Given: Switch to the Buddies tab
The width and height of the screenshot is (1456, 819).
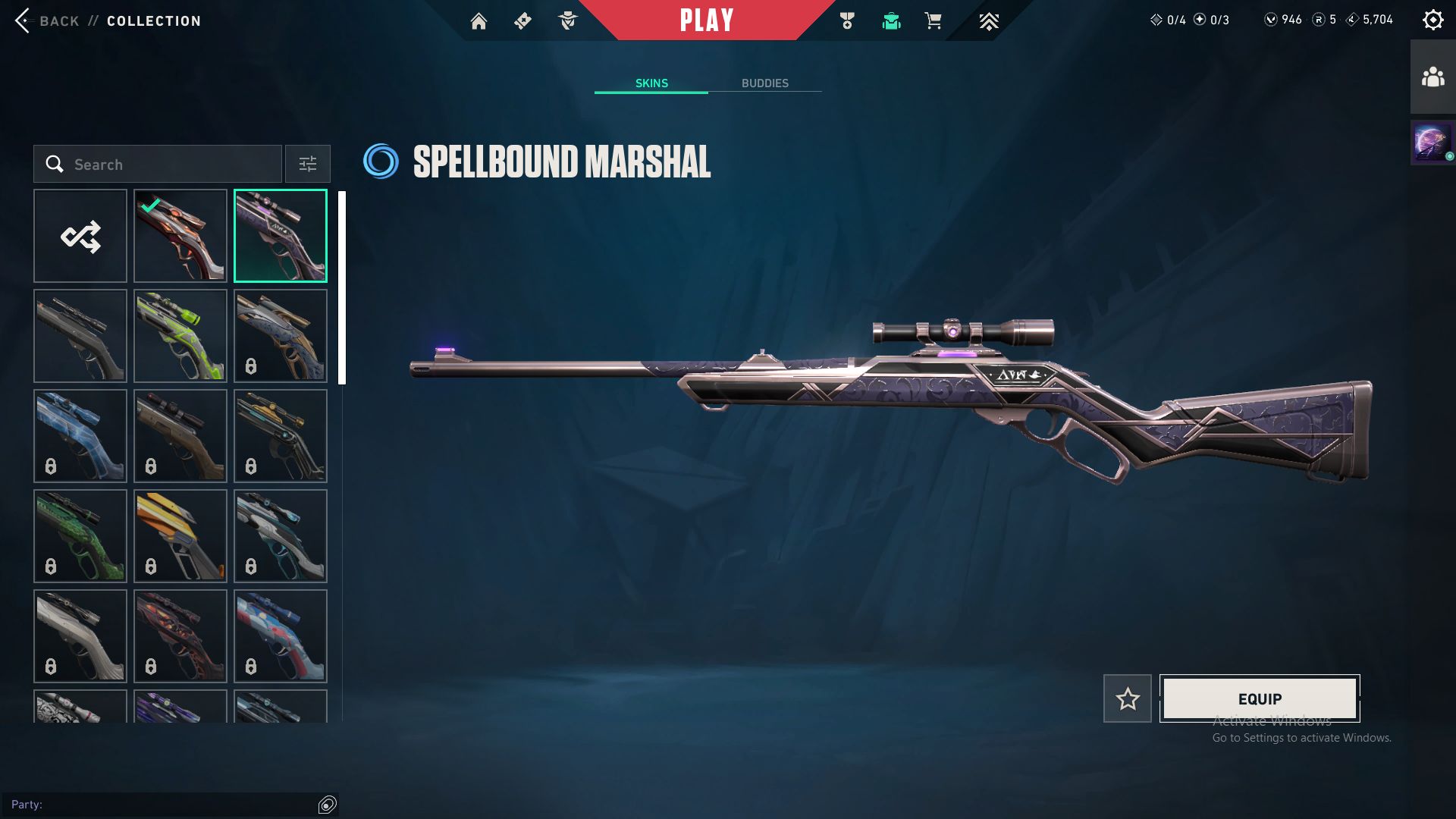Looking at the screenshot, I should click(x=764, y=83).
